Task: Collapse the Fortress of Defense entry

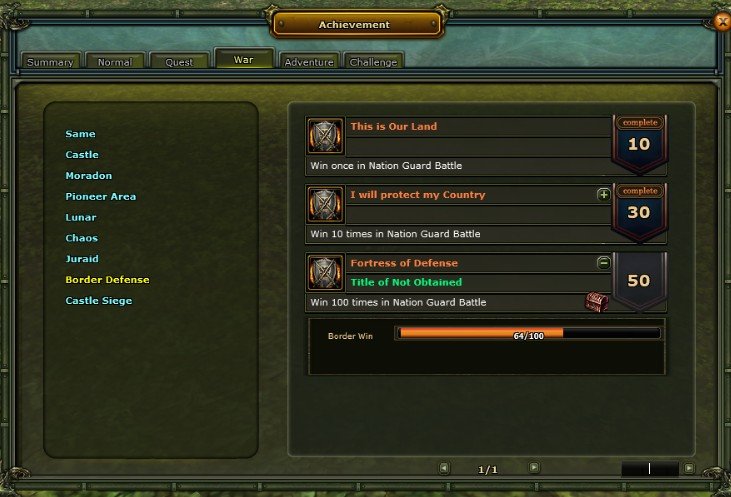Action: click(604, 263)
